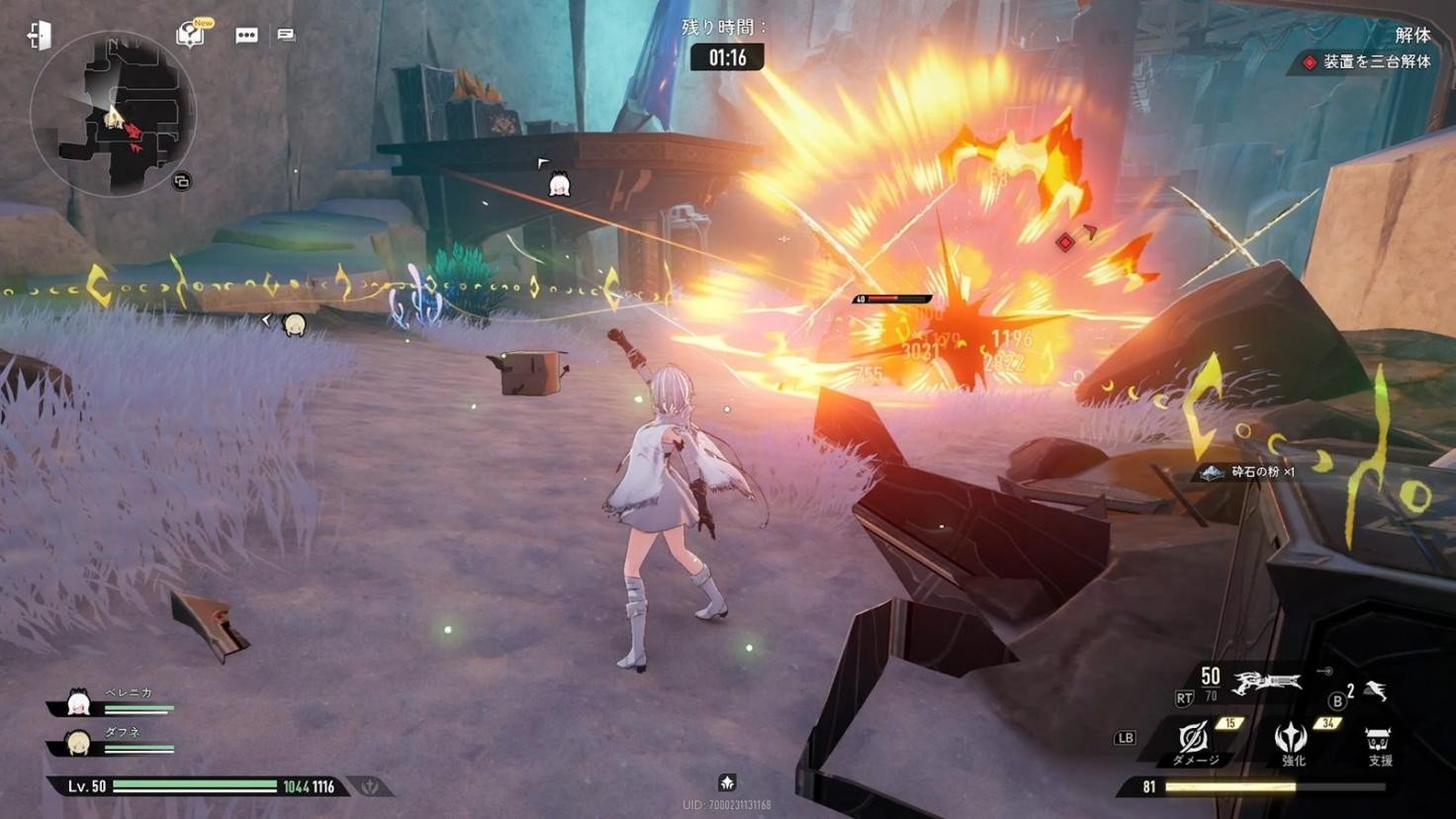Toggle the minimap view switch button

click(x=181, y=181)
